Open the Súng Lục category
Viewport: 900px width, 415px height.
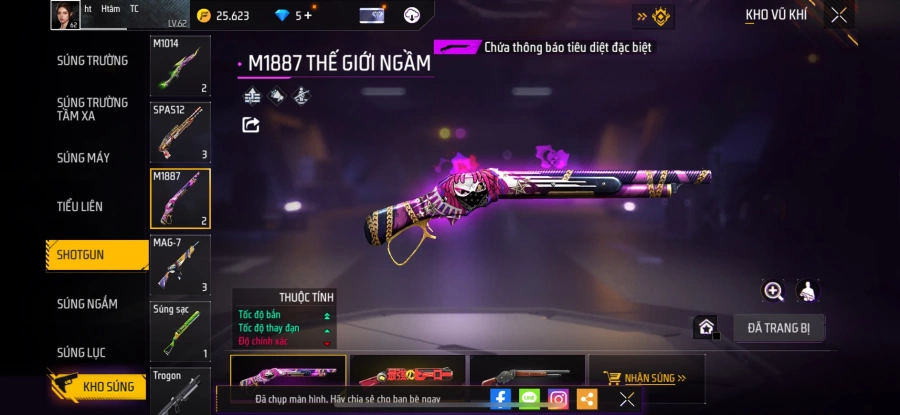click(x=81, y=352)
